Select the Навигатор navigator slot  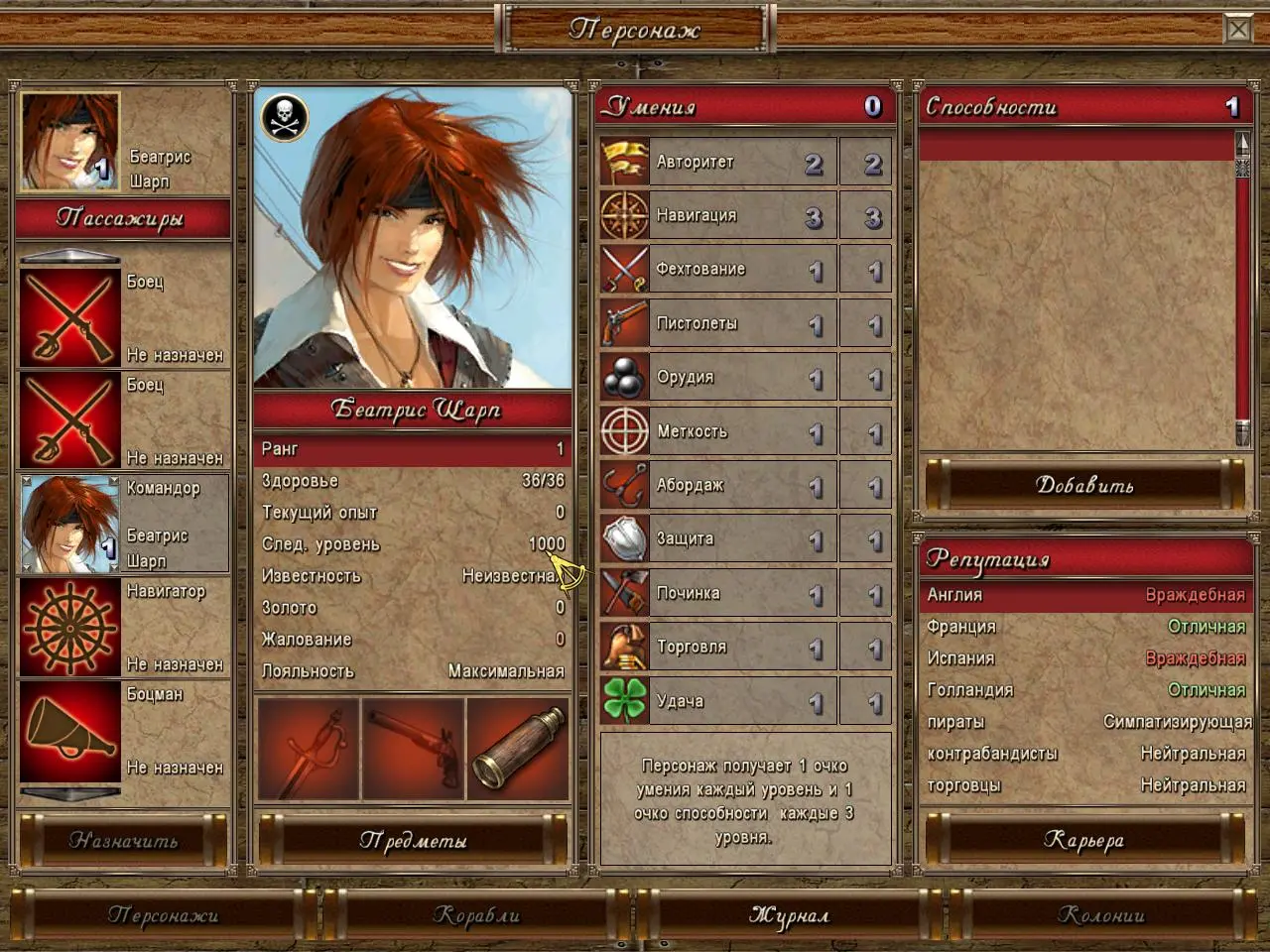click(x=124, y=628)
